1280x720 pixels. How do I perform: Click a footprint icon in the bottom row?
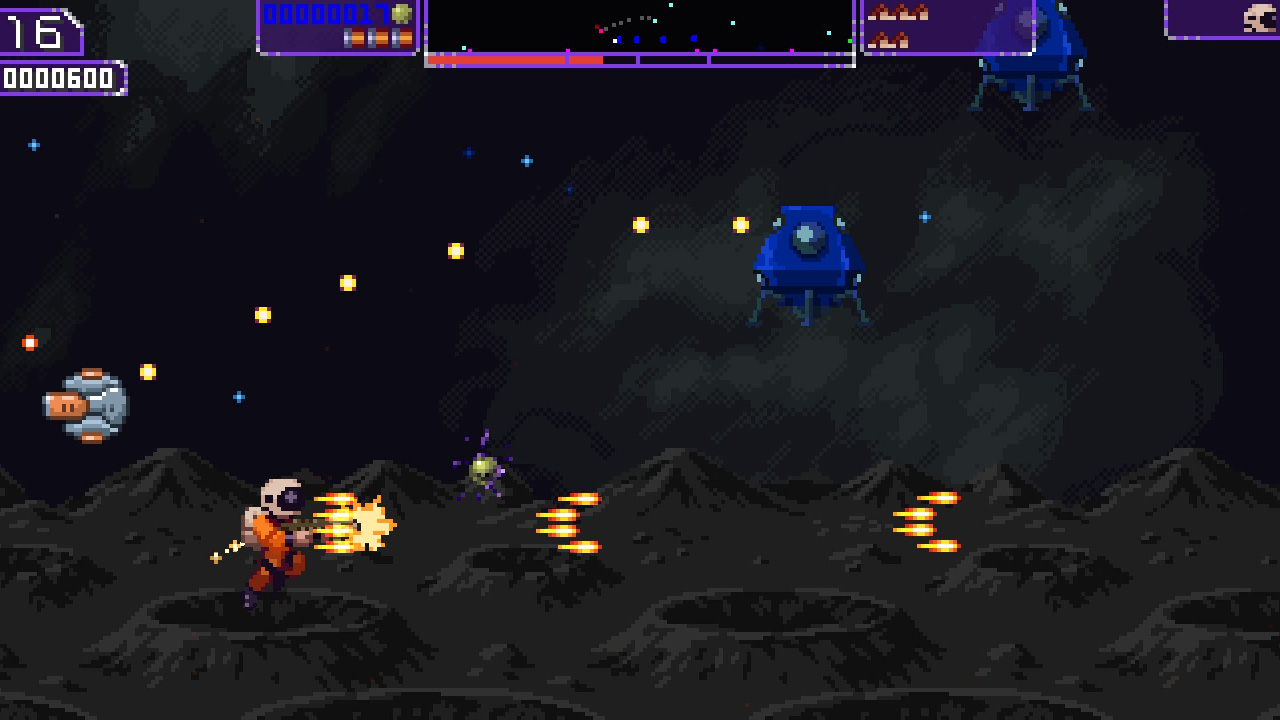885,40
